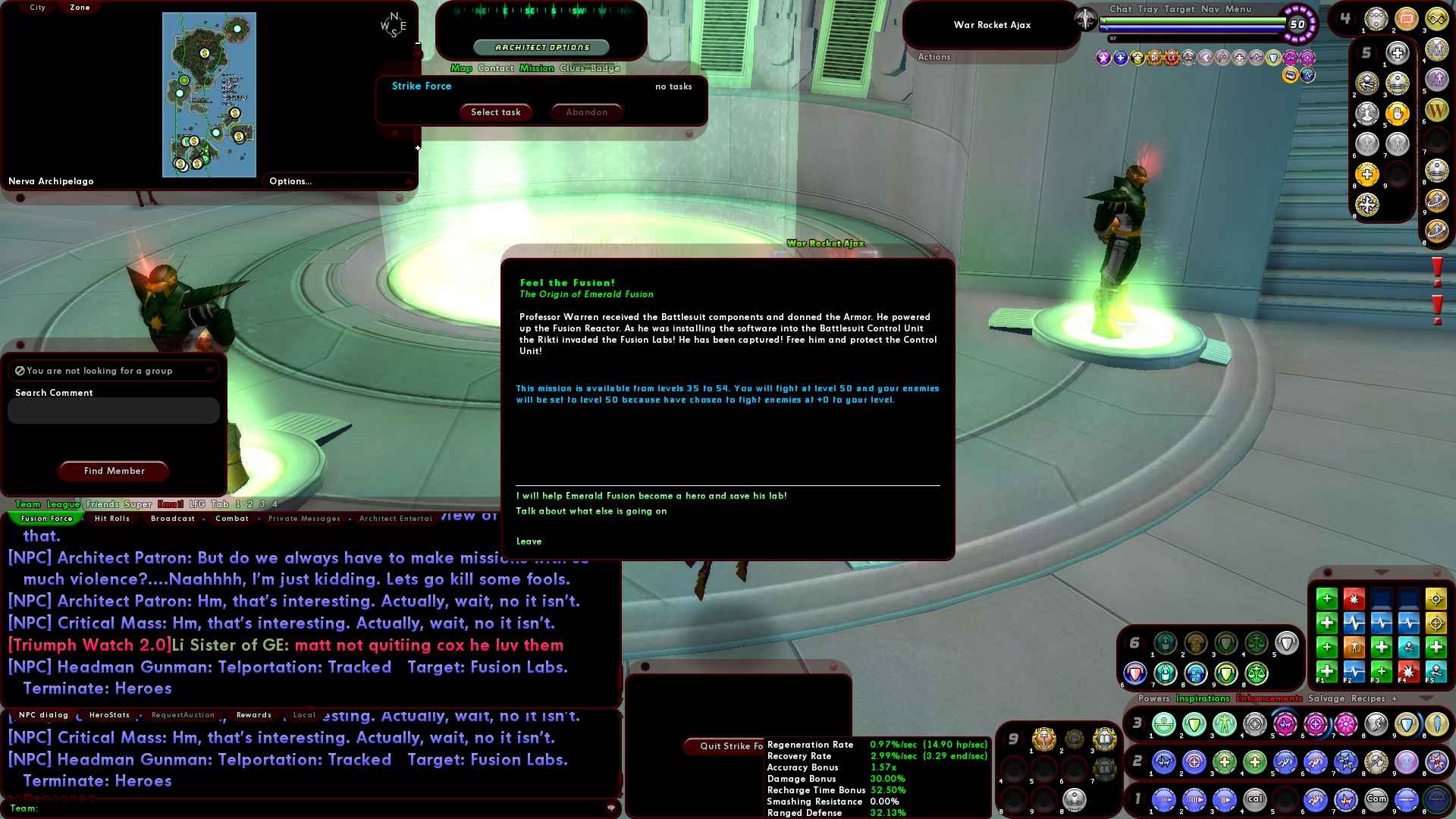The width and height of the screenshot is (1456, 819).
Task: Activate the white cross power in tray 5
Action: (1398, 53)
